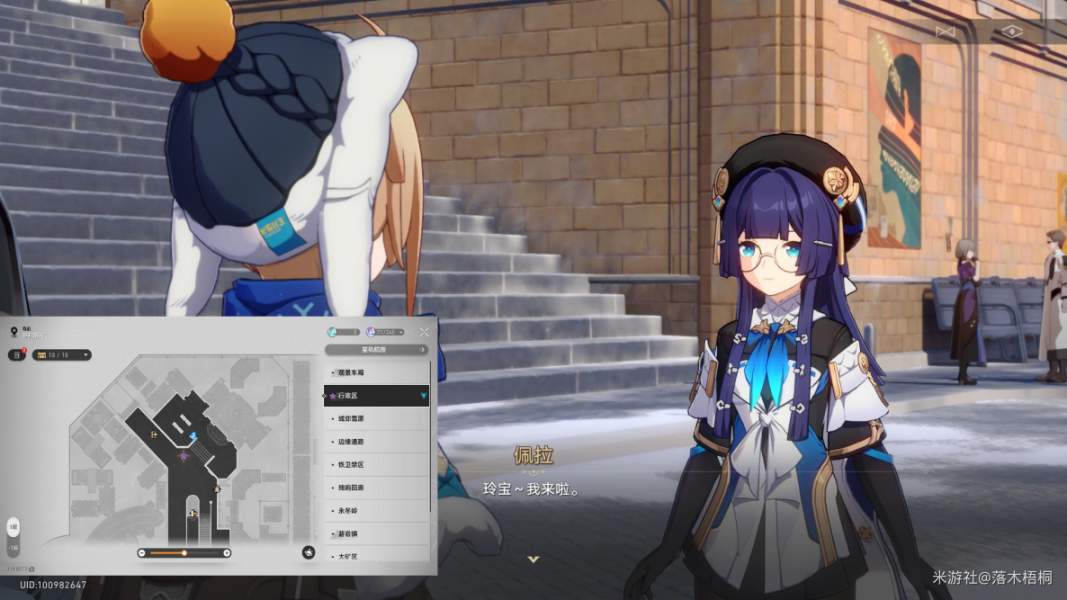Switch the map to floor 1层

[x=13, y=526]
